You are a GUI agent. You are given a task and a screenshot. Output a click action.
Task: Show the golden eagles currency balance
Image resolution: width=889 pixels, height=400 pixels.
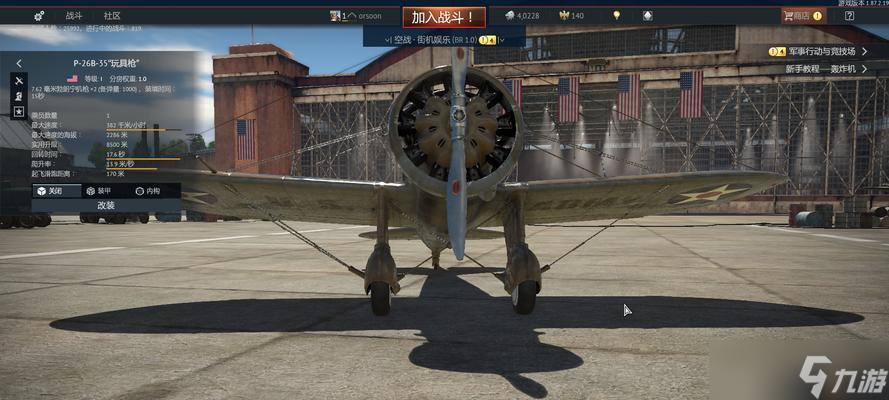point(571,16)
